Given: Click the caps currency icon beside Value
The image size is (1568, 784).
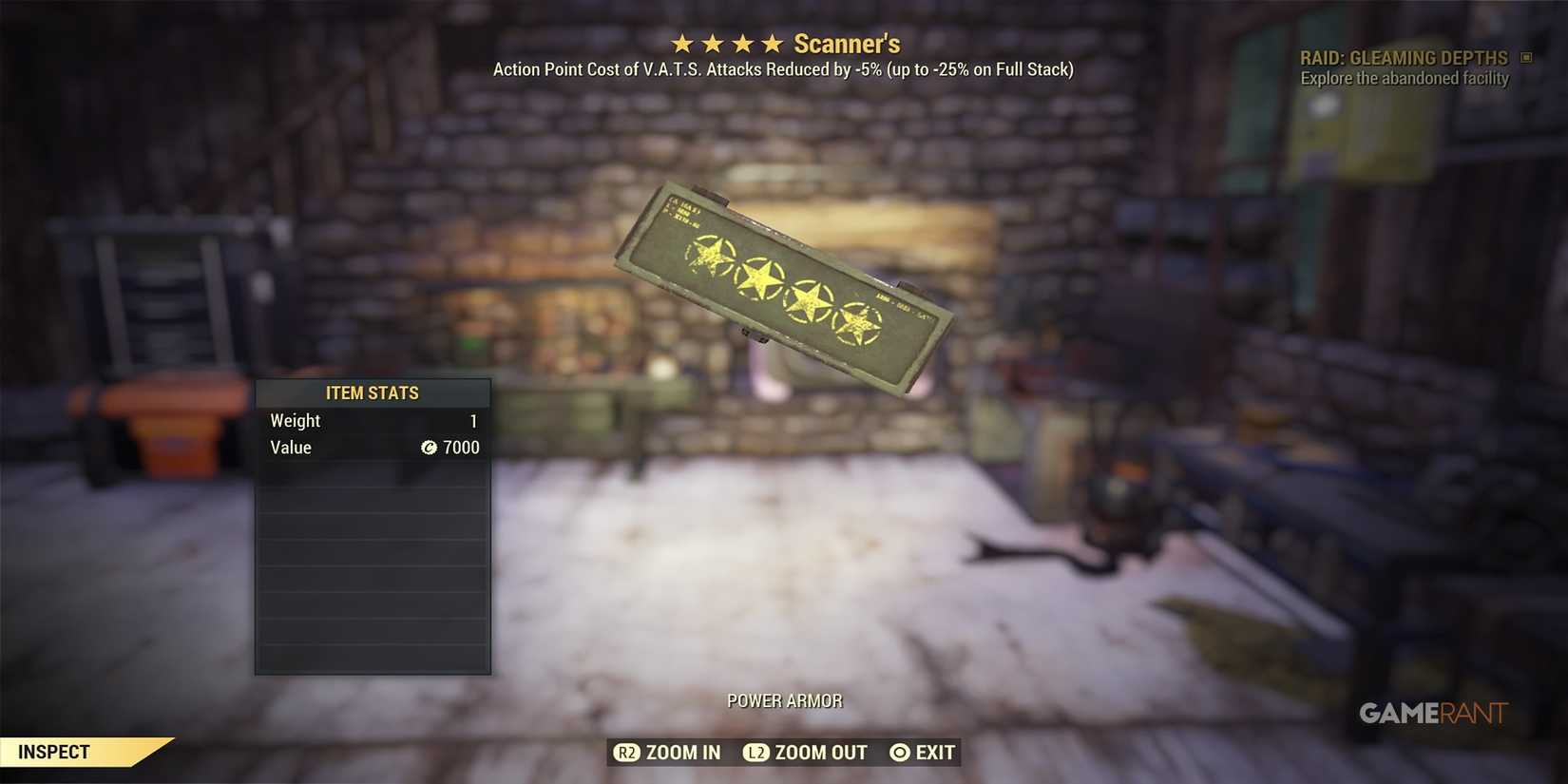Looking at the screenshot, I should coord(430,448).
